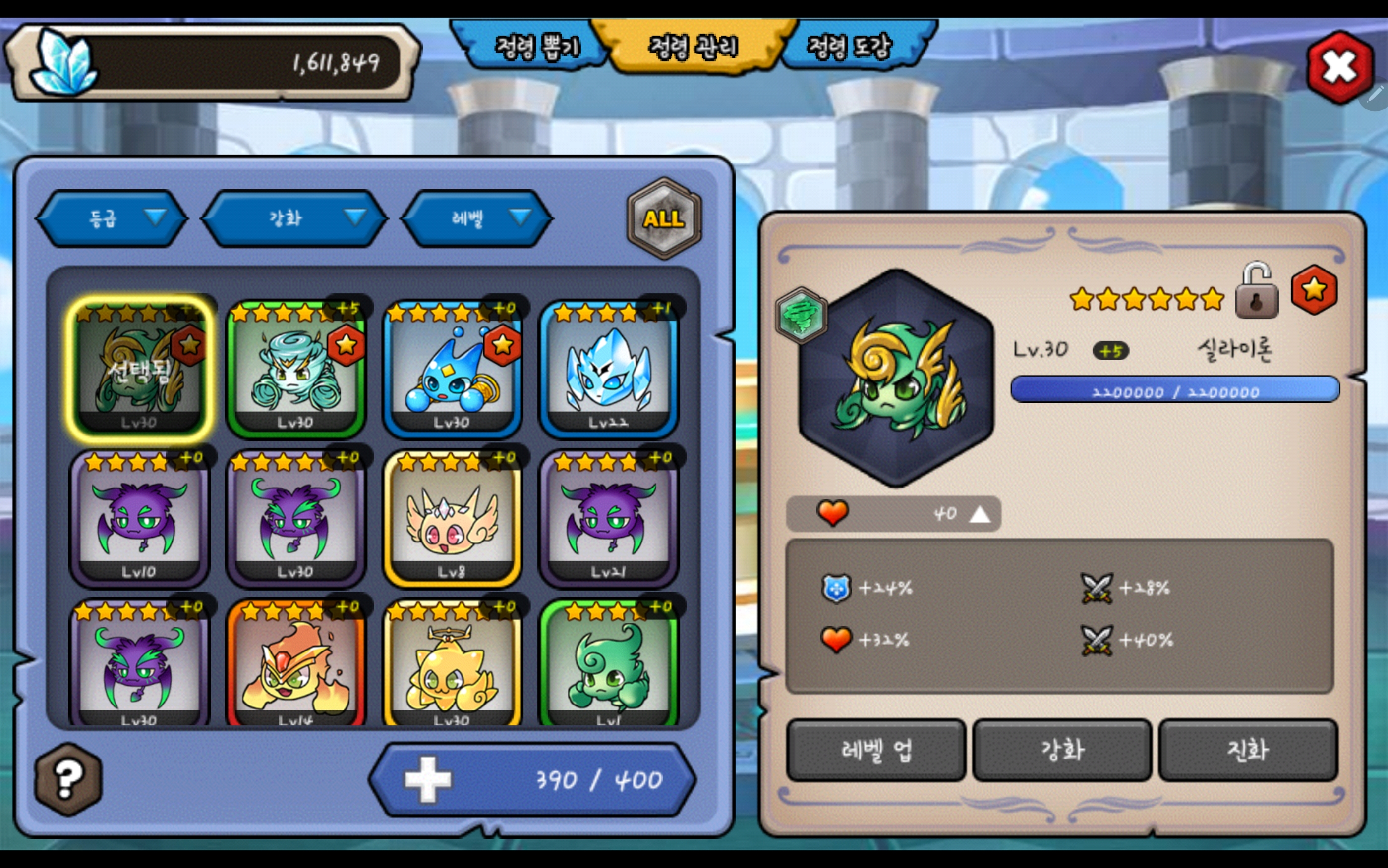Open the 등급 sort dropdown
Viewport: 1388px width, 868px height.
[112, 218]
